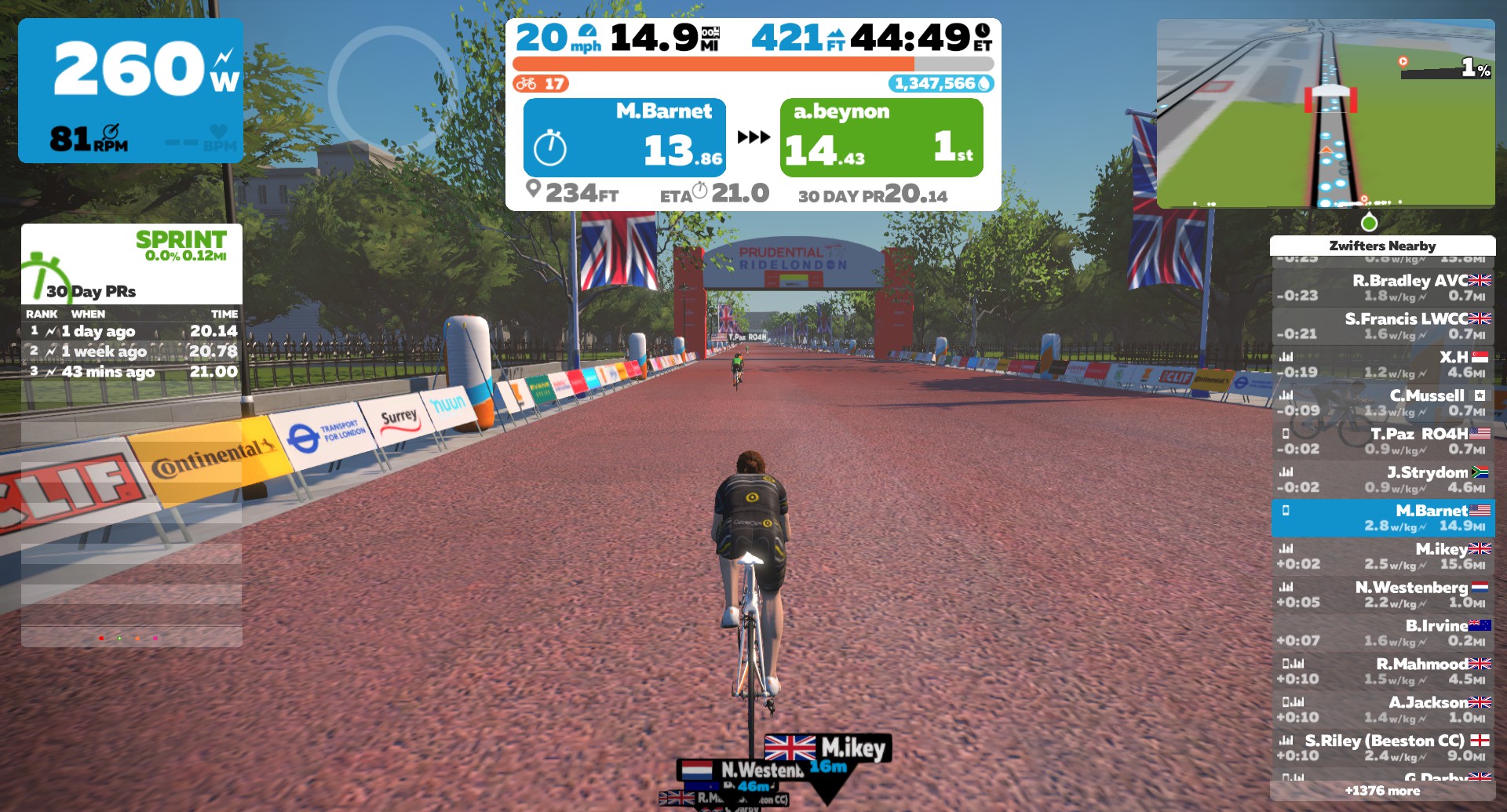Select S.Riley (Beeston CC) row
Image resolution: width=1507 pixels, height=812 pixels.
(x=1383, y=749)
